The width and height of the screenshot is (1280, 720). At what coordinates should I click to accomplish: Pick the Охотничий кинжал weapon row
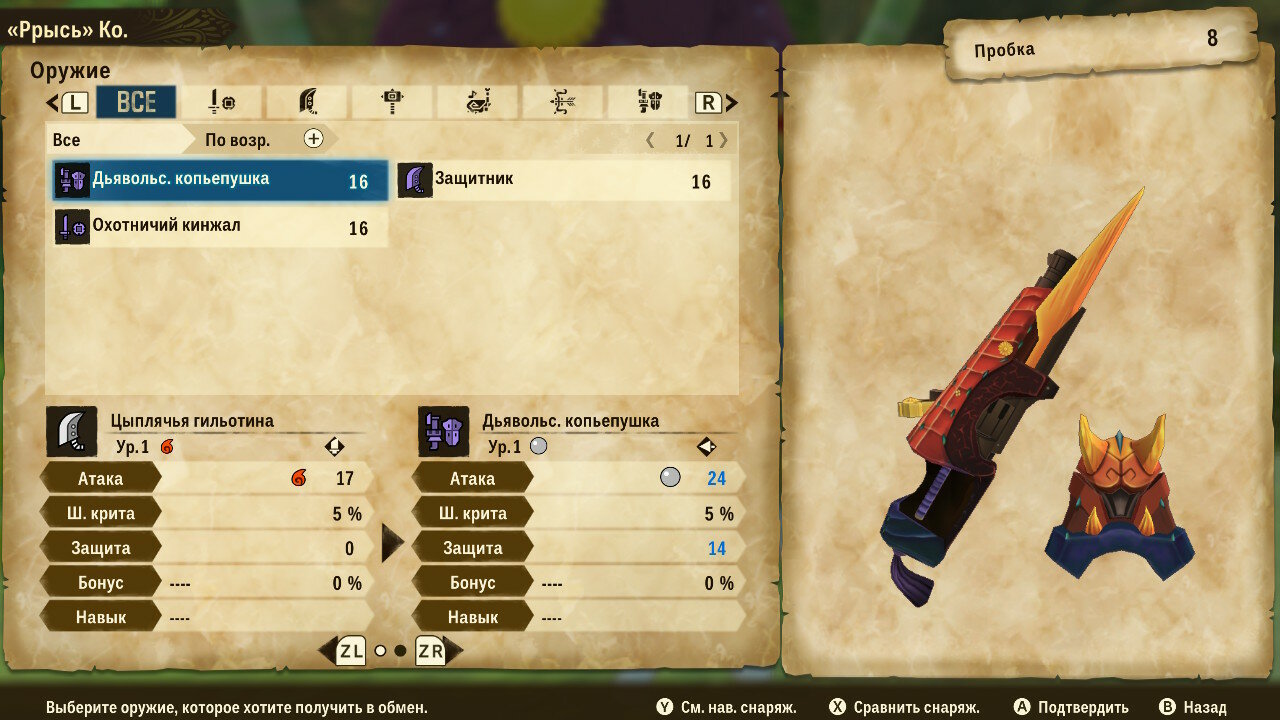(220, 227)
